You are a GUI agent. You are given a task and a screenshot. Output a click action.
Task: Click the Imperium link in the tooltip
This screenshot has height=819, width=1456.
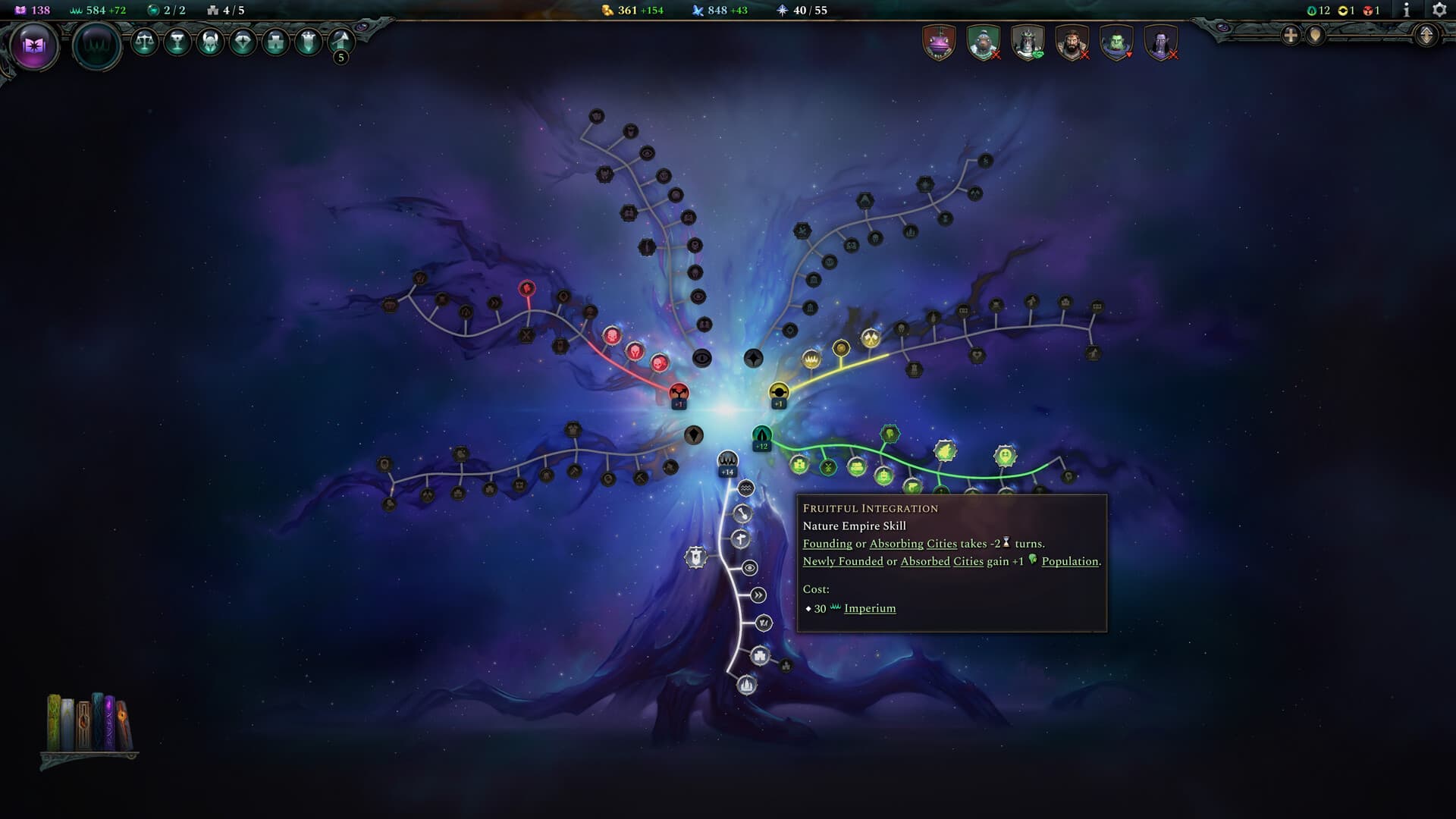(x=869, y=608)
